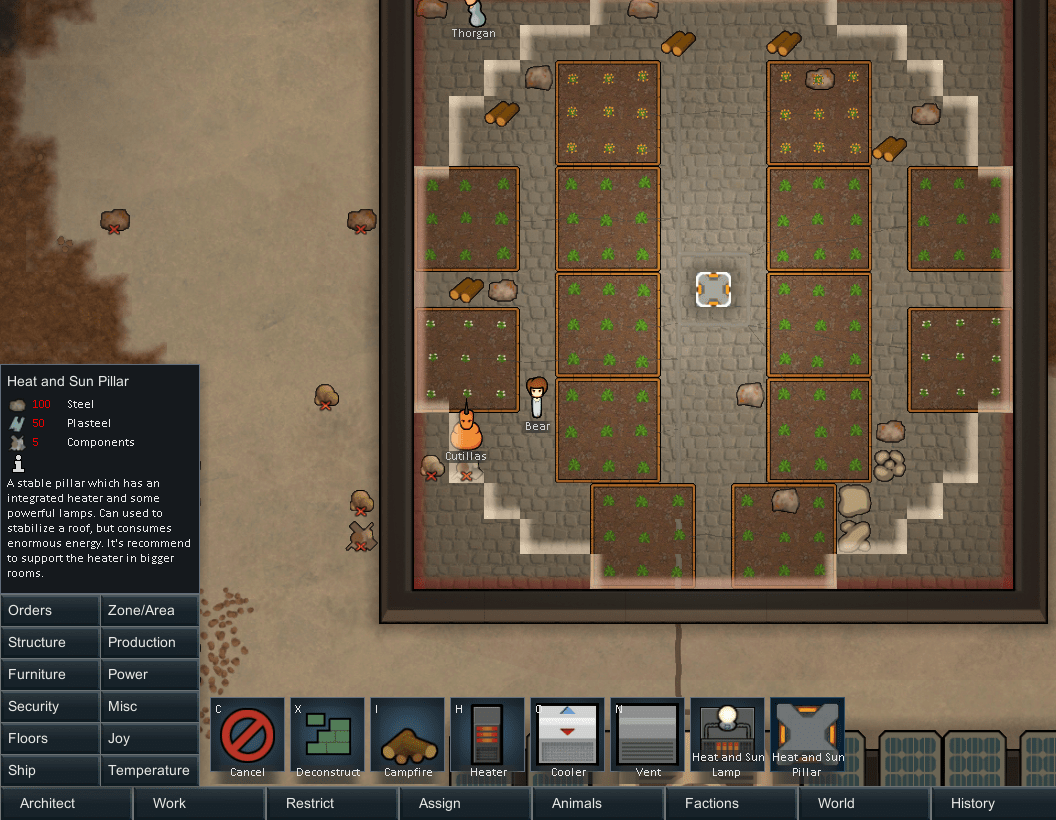Image resolution: width=1056 pixels, height=820 pixels.
Task: Open the Temperature category
Action: [150, 770]
